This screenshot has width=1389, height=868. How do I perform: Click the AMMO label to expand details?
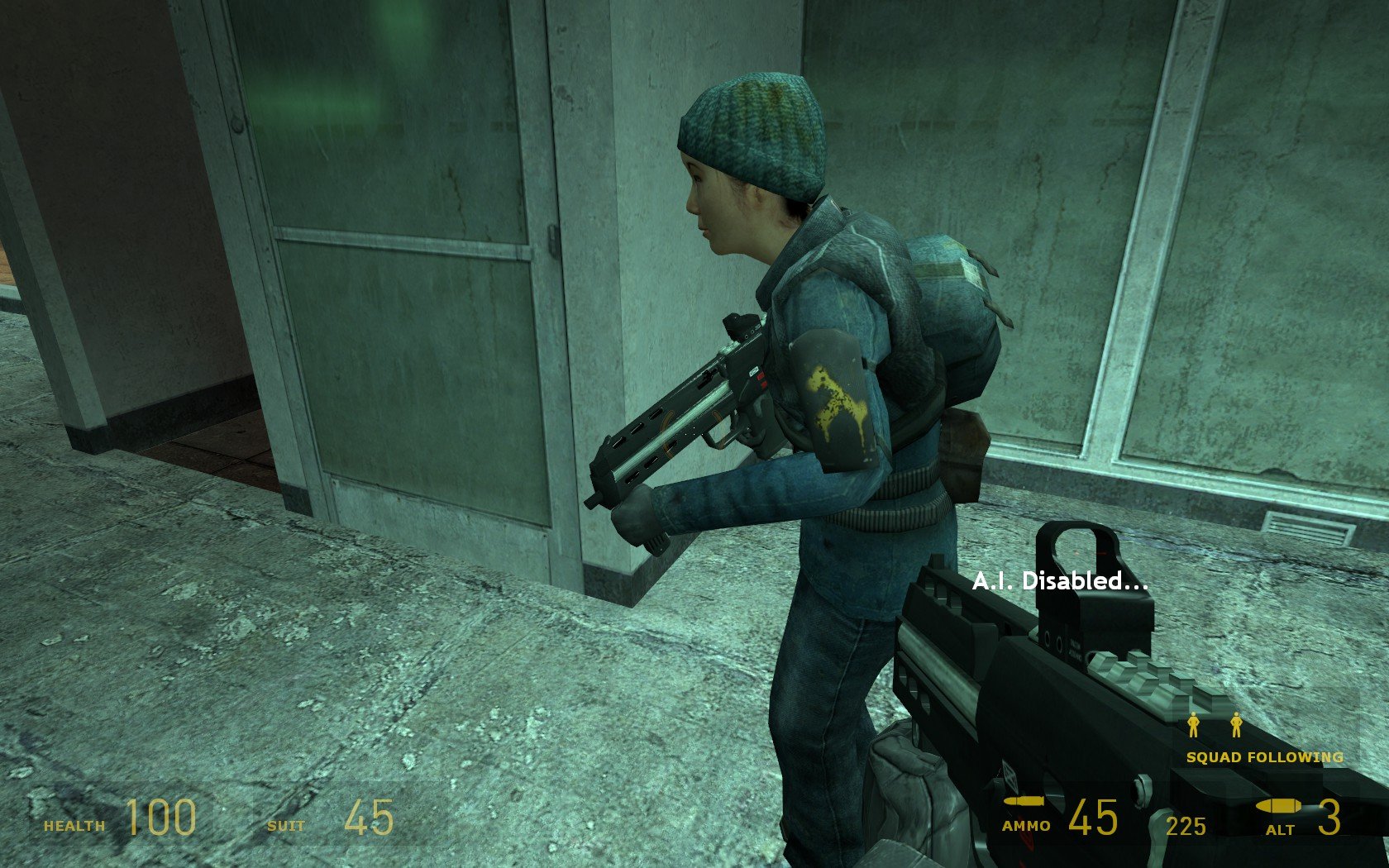(1027, 825)
